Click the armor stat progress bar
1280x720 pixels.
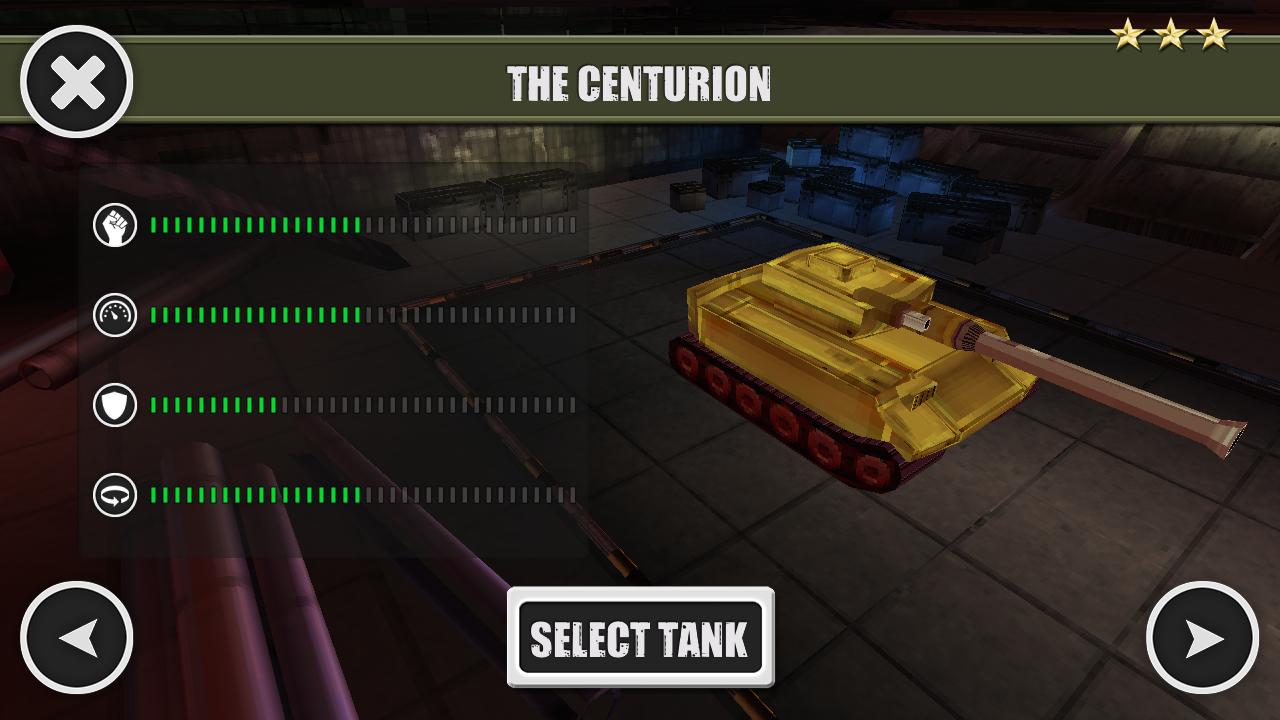360,403
